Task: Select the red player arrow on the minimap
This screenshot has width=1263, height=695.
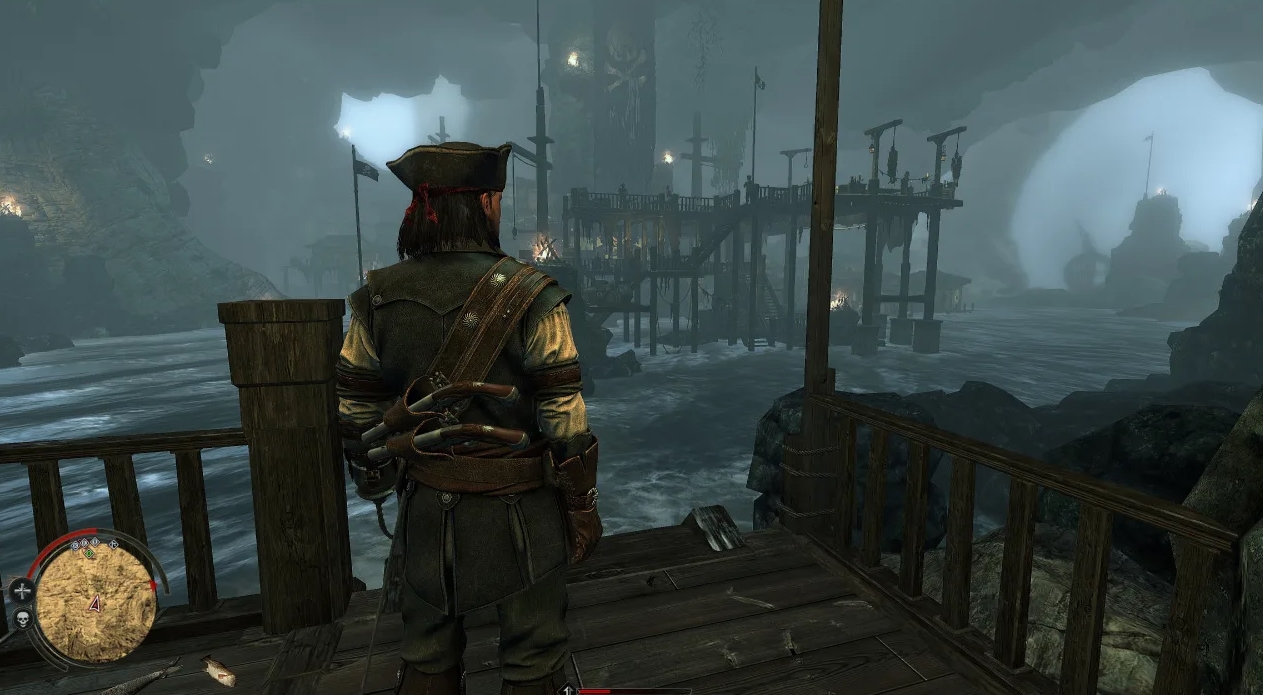Action: [95, 602]
